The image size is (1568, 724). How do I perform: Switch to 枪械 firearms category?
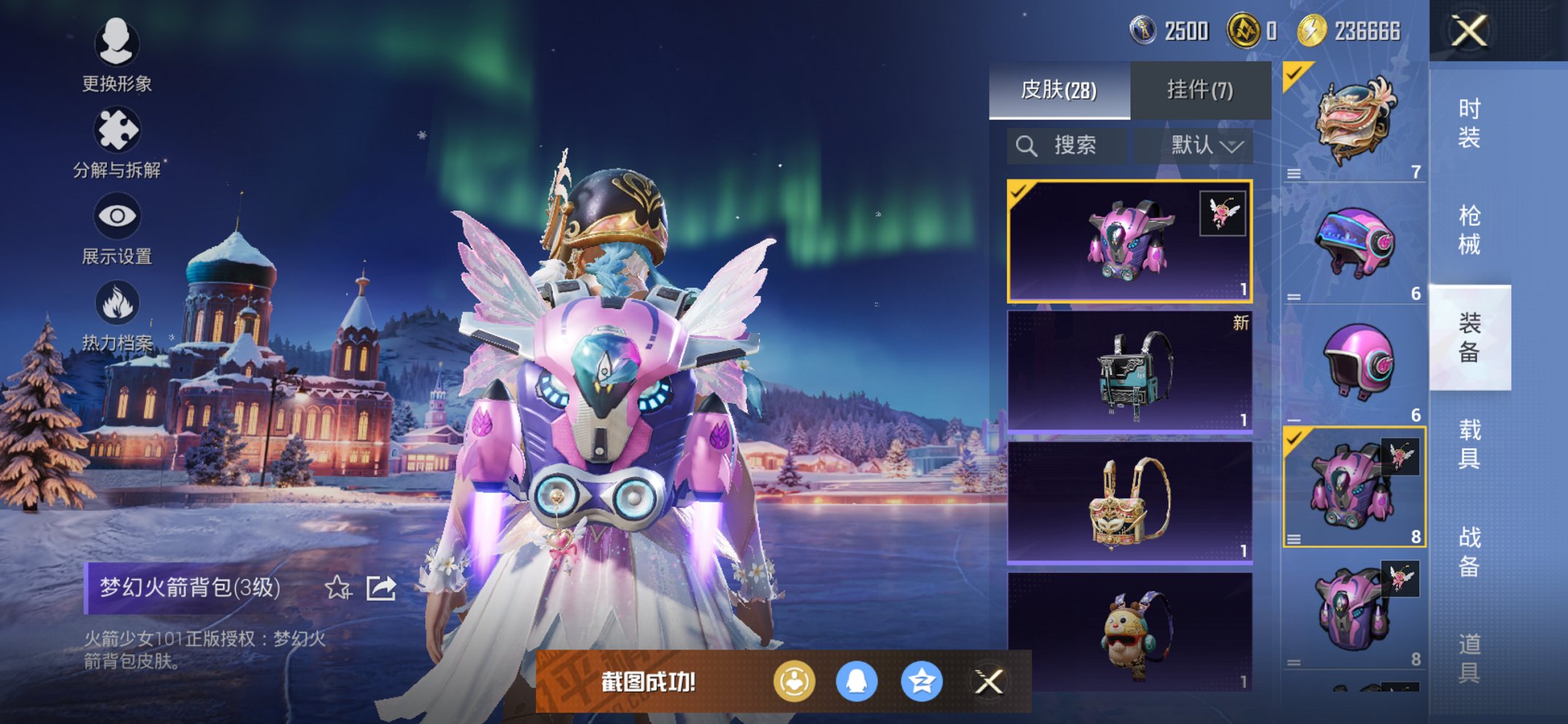coord(1469,229)
